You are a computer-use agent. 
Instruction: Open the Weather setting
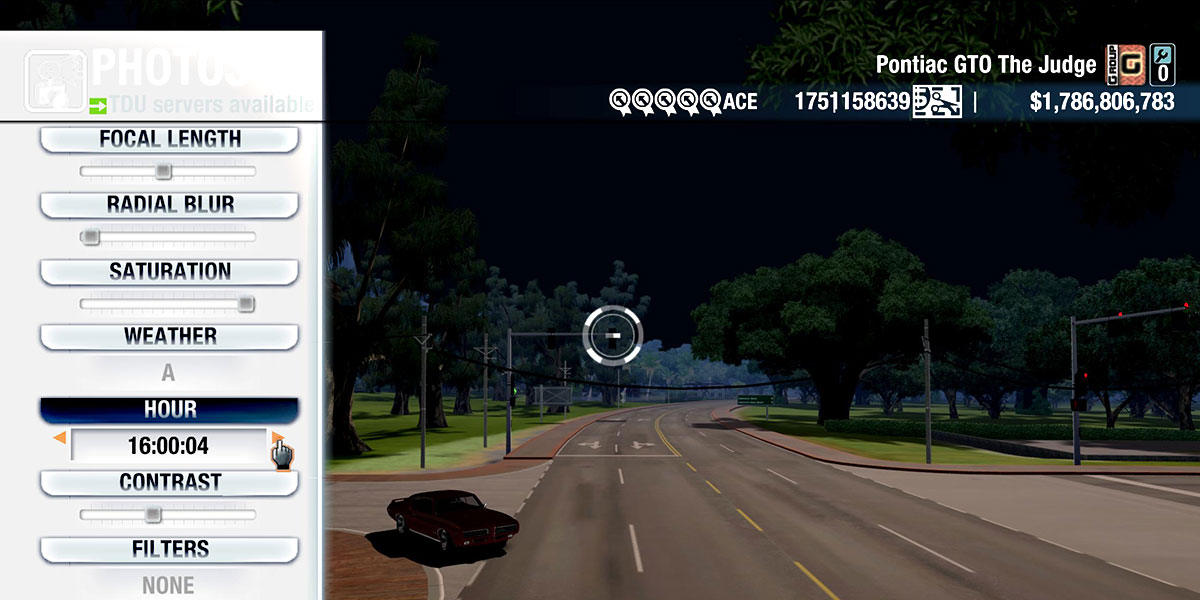pos(169,336)
